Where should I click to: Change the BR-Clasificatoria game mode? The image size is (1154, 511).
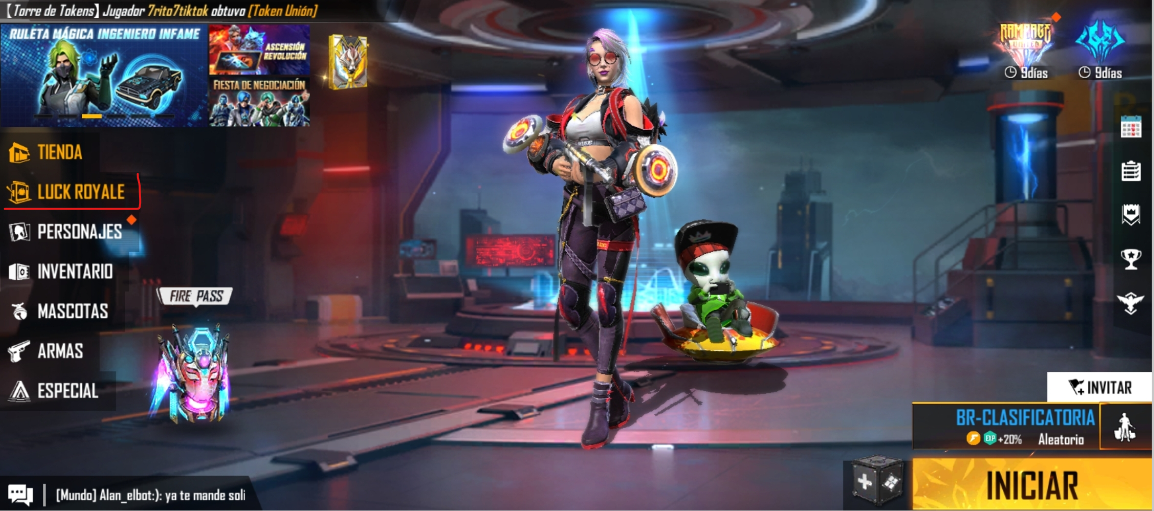pyautogui.click(x=1005, y=426)
